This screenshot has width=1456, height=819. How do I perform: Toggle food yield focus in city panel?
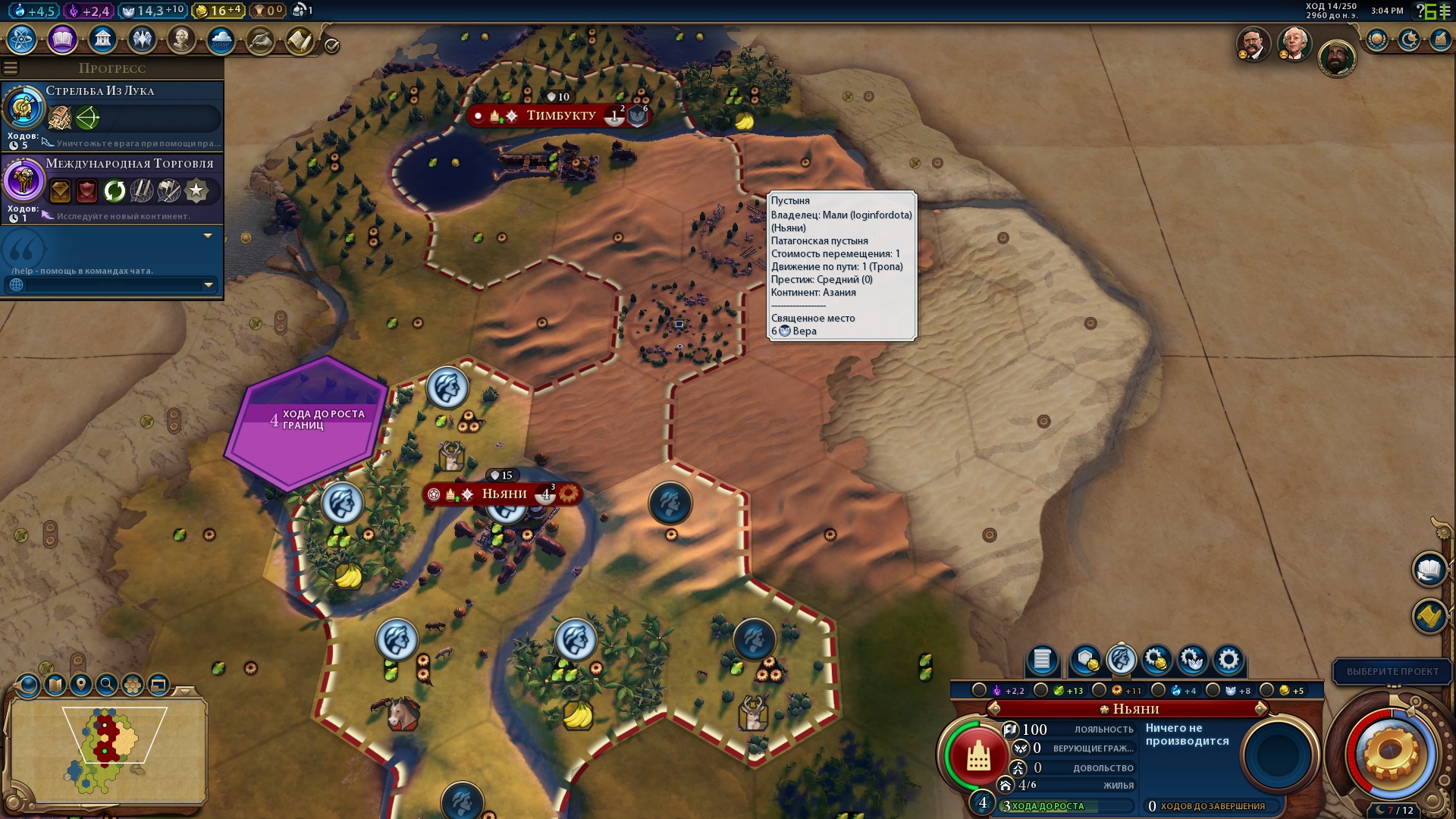click(x=1040, y=690)
